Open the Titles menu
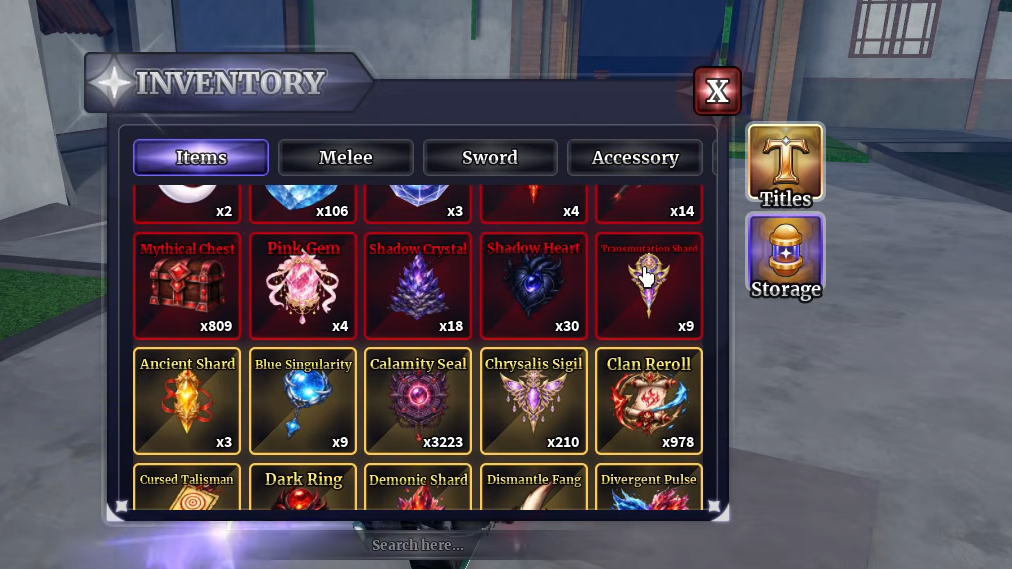Image resolution: width=1012 pixels, height=569 pixels. coord(785,166)
